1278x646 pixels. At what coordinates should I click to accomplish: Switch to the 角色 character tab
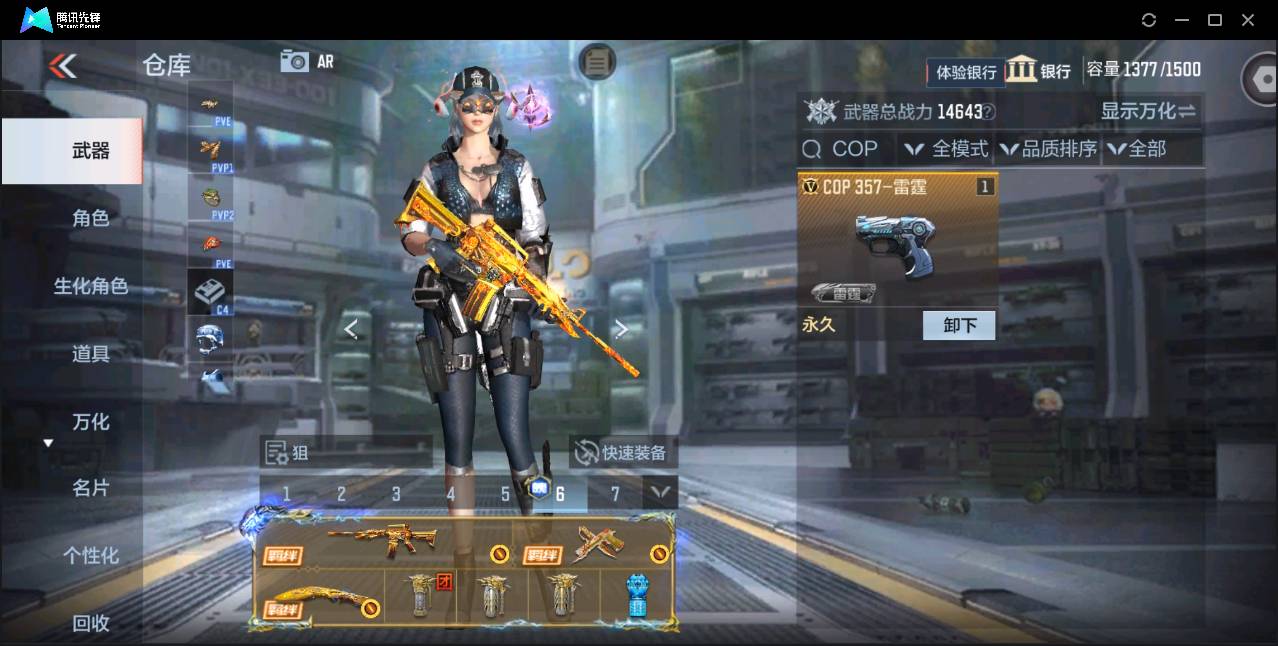[90, 218]
